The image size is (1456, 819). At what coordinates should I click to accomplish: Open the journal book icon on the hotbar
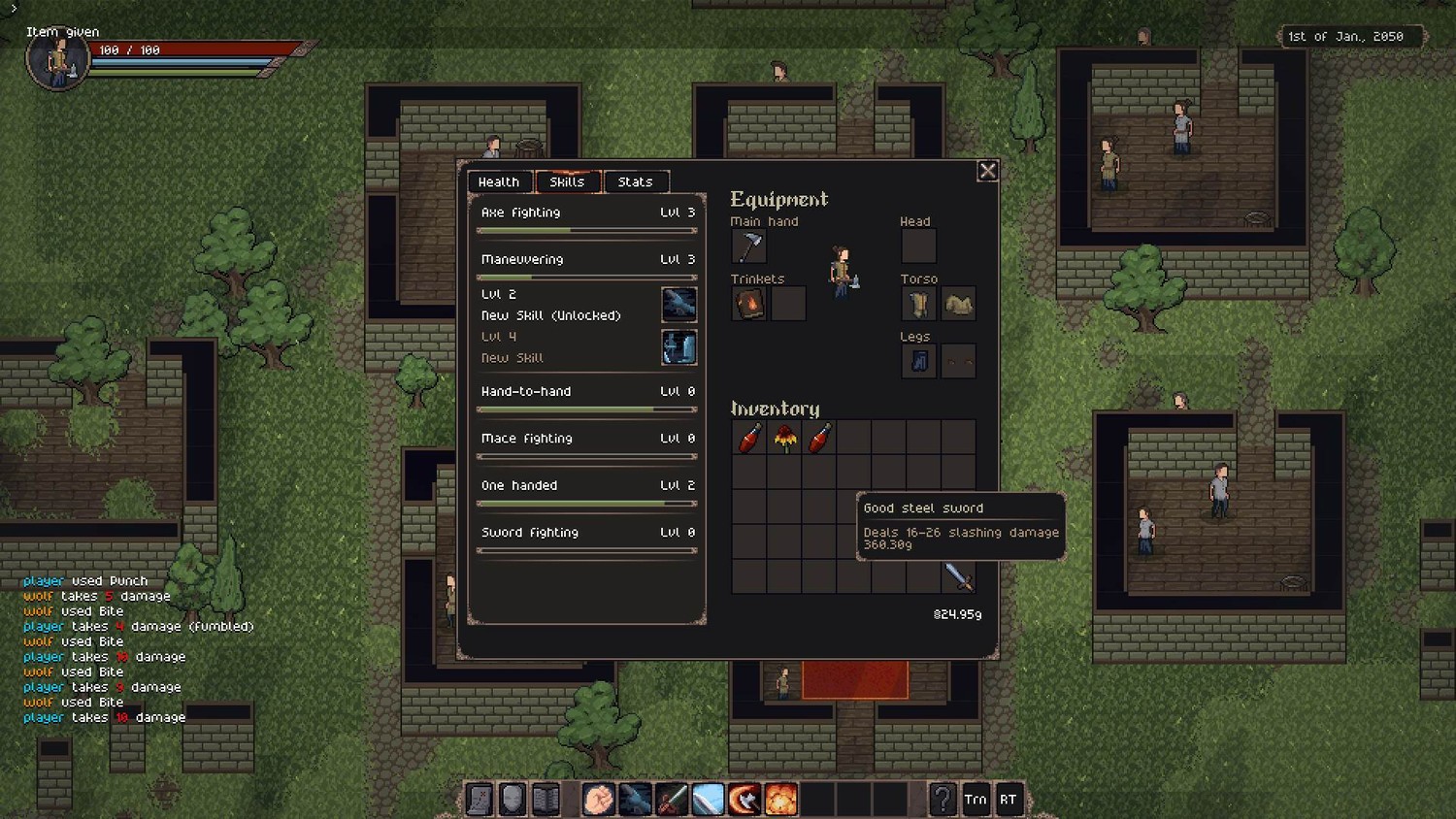546,799
